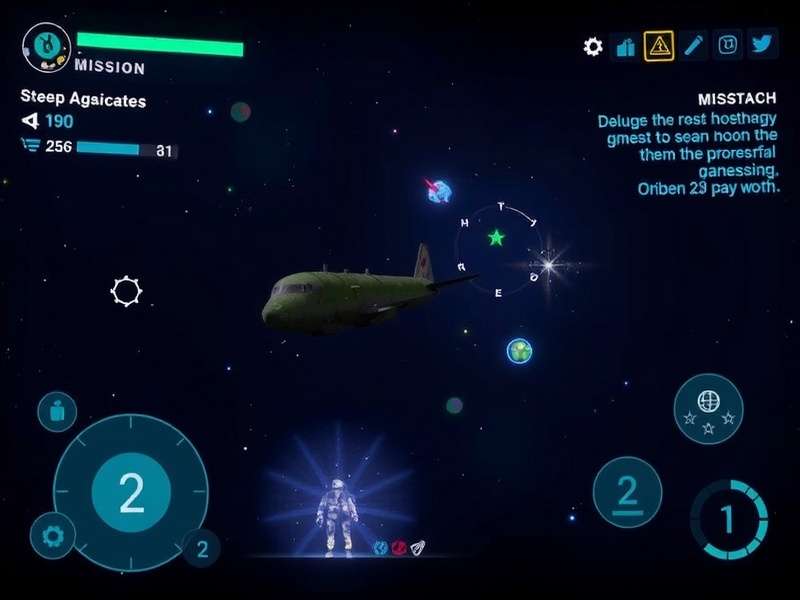Click the player avatar portrait
The width and height of the screenshot is (800, 600).
(46, 46)
